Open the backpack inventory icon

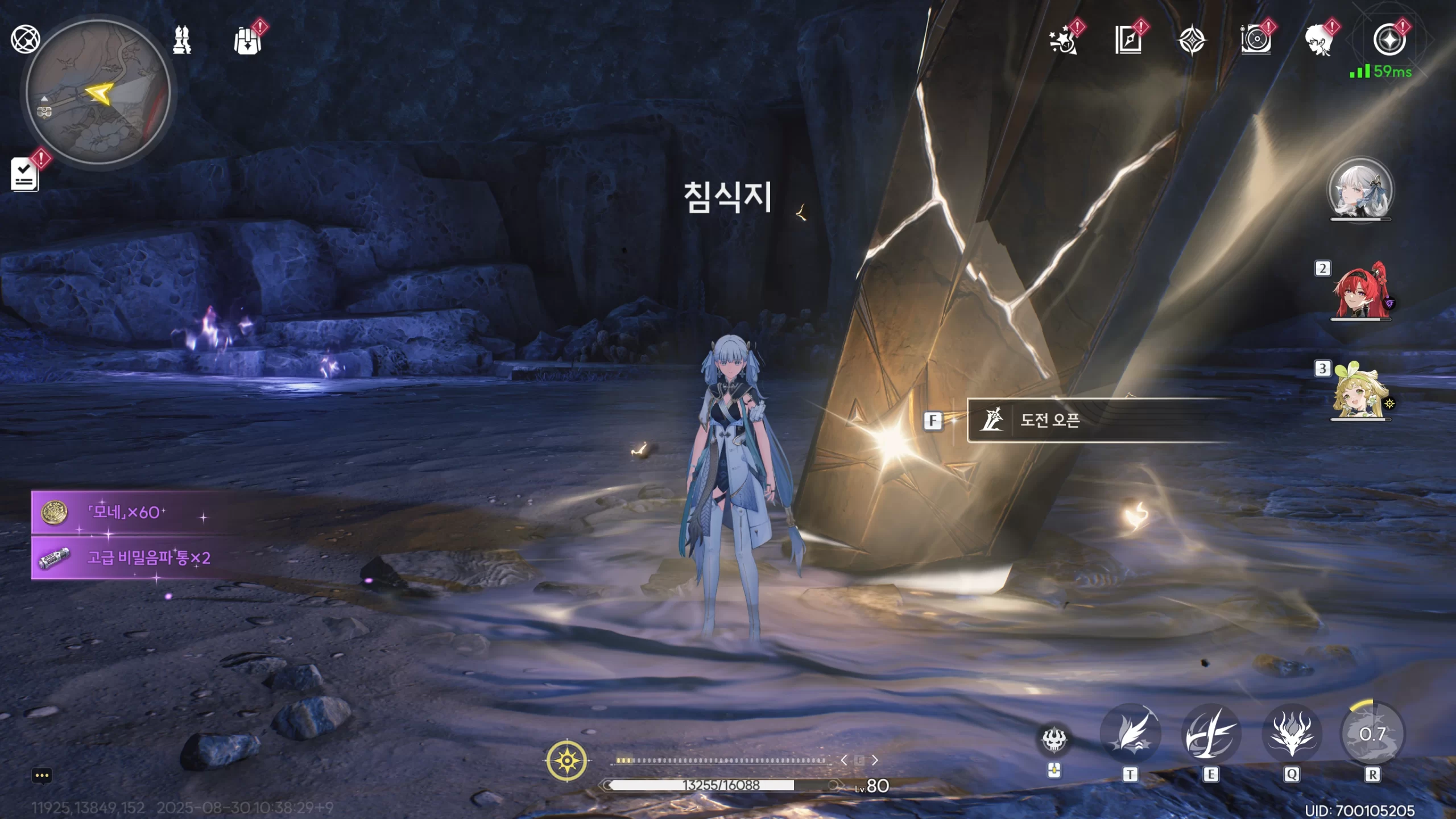click(x=247, y=40)
